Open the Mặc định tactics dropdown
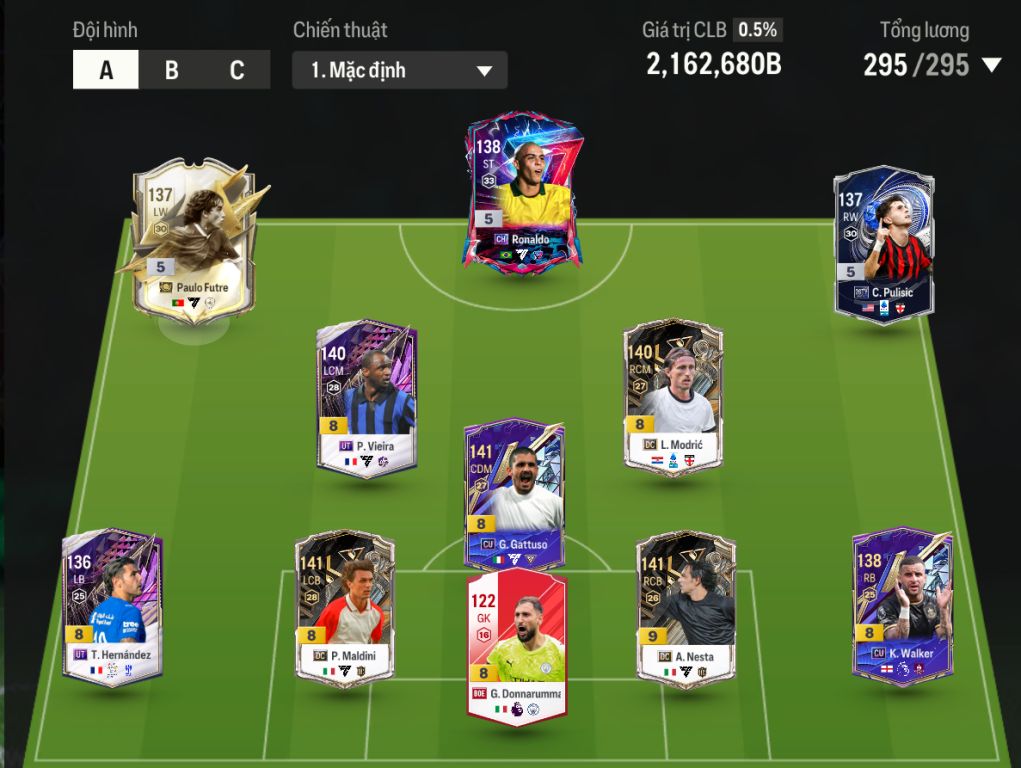This screenshot has height=768, width=1021. coord(399,71)
